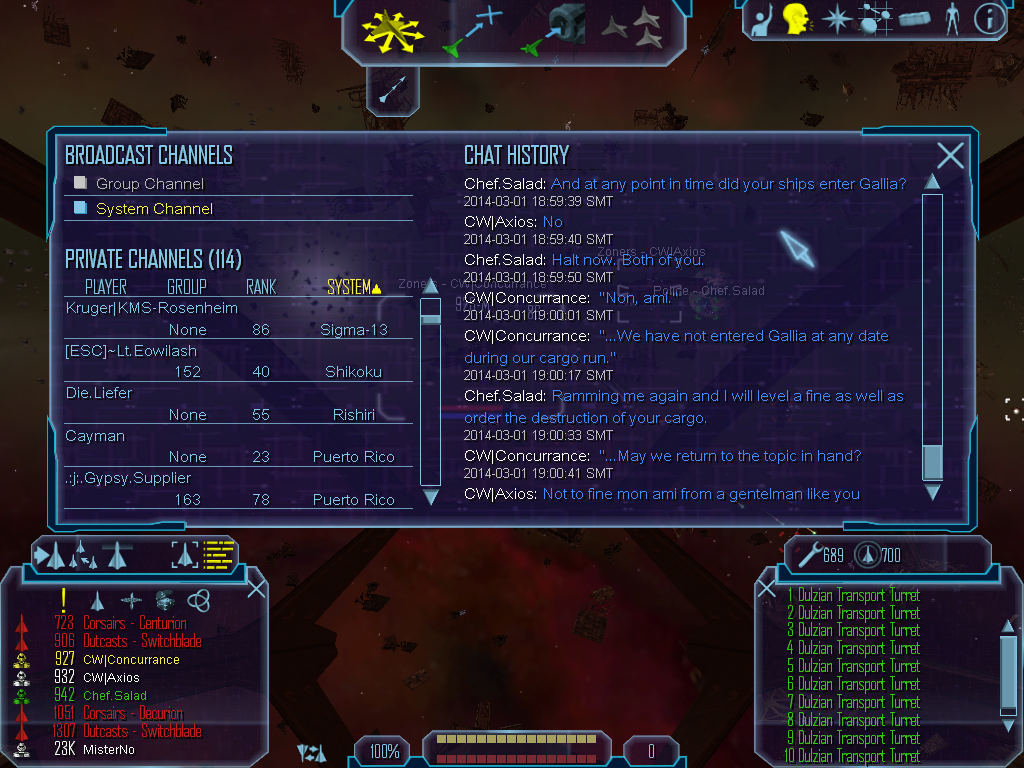The width and height of the screenshot is (1024, 768).
Task: Select the Group Channel broadcast option
Action: [x=81, y=183]
